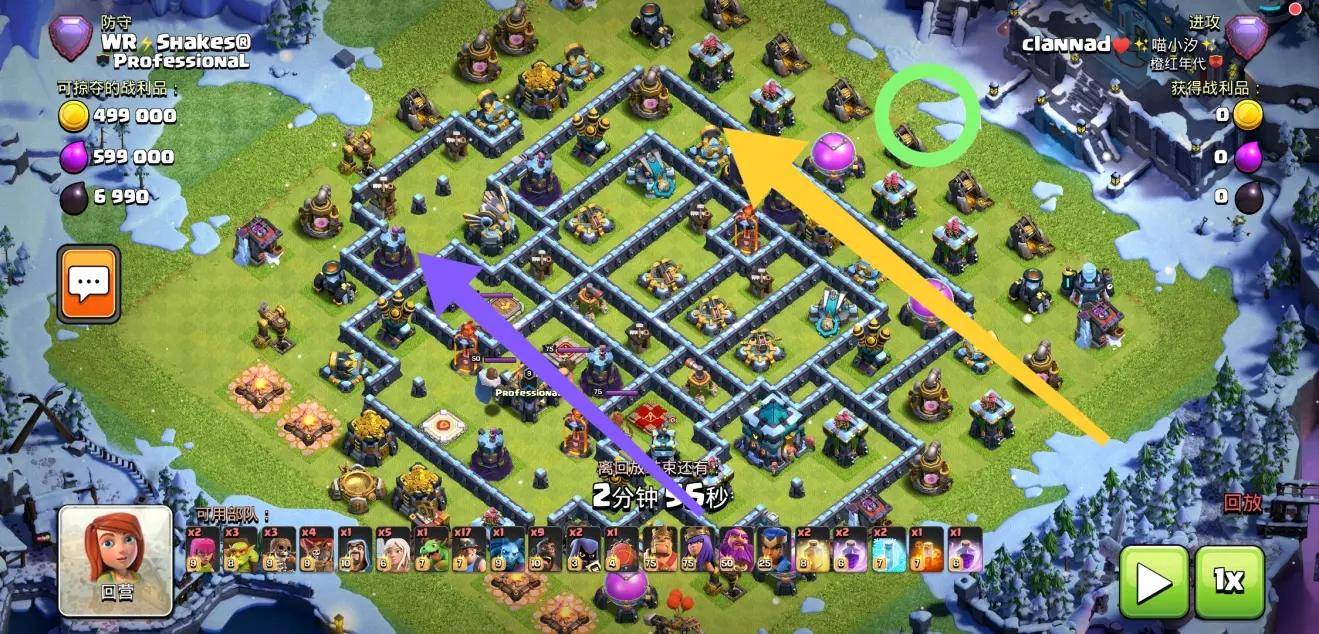1319x634 pixels.
Task: Select the Baby Dragon troop slot
Action: click(x=428, y=549)
